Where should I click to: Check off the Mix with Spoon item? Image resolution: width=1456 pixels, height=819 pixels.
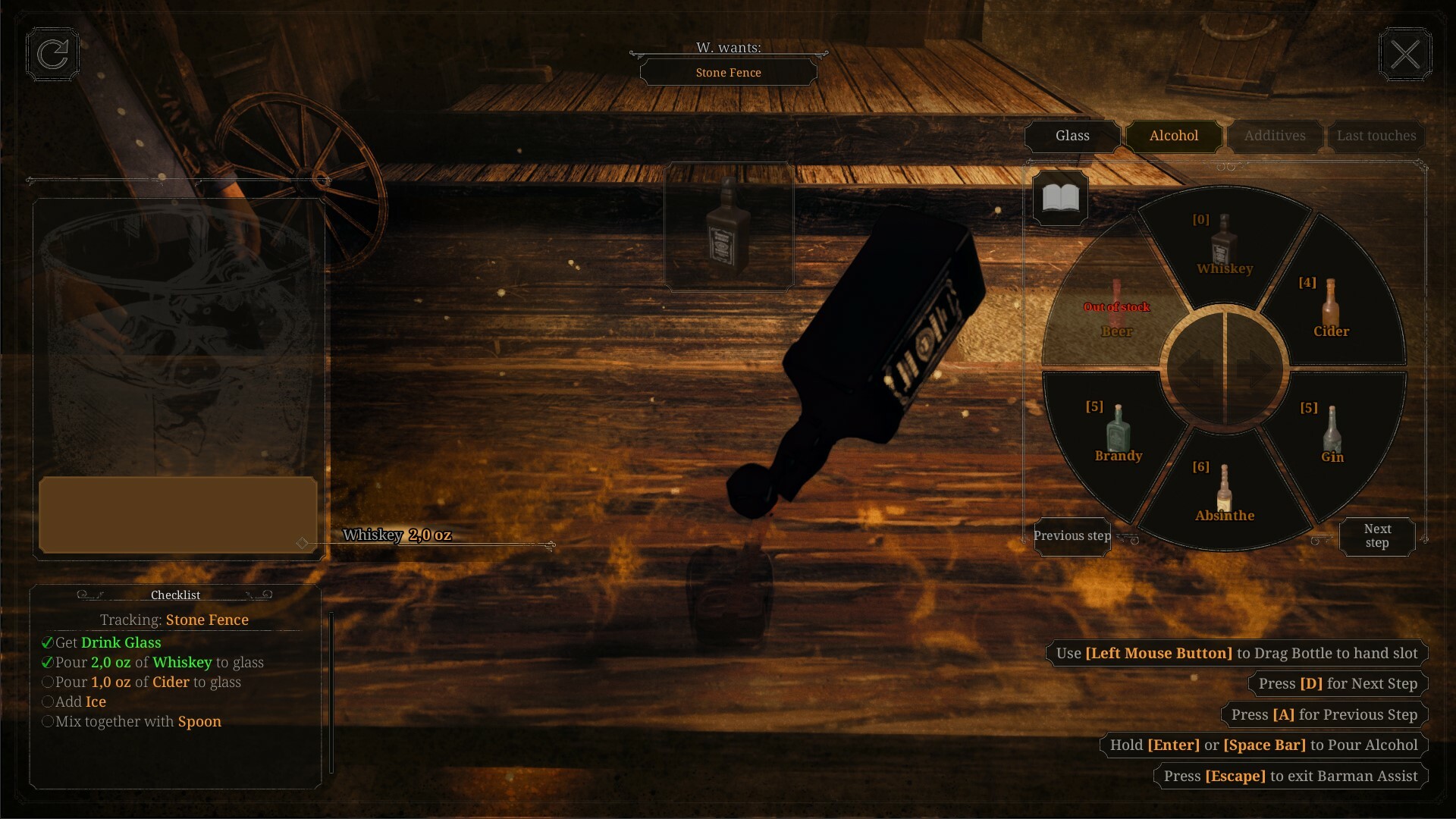point(47,721)
